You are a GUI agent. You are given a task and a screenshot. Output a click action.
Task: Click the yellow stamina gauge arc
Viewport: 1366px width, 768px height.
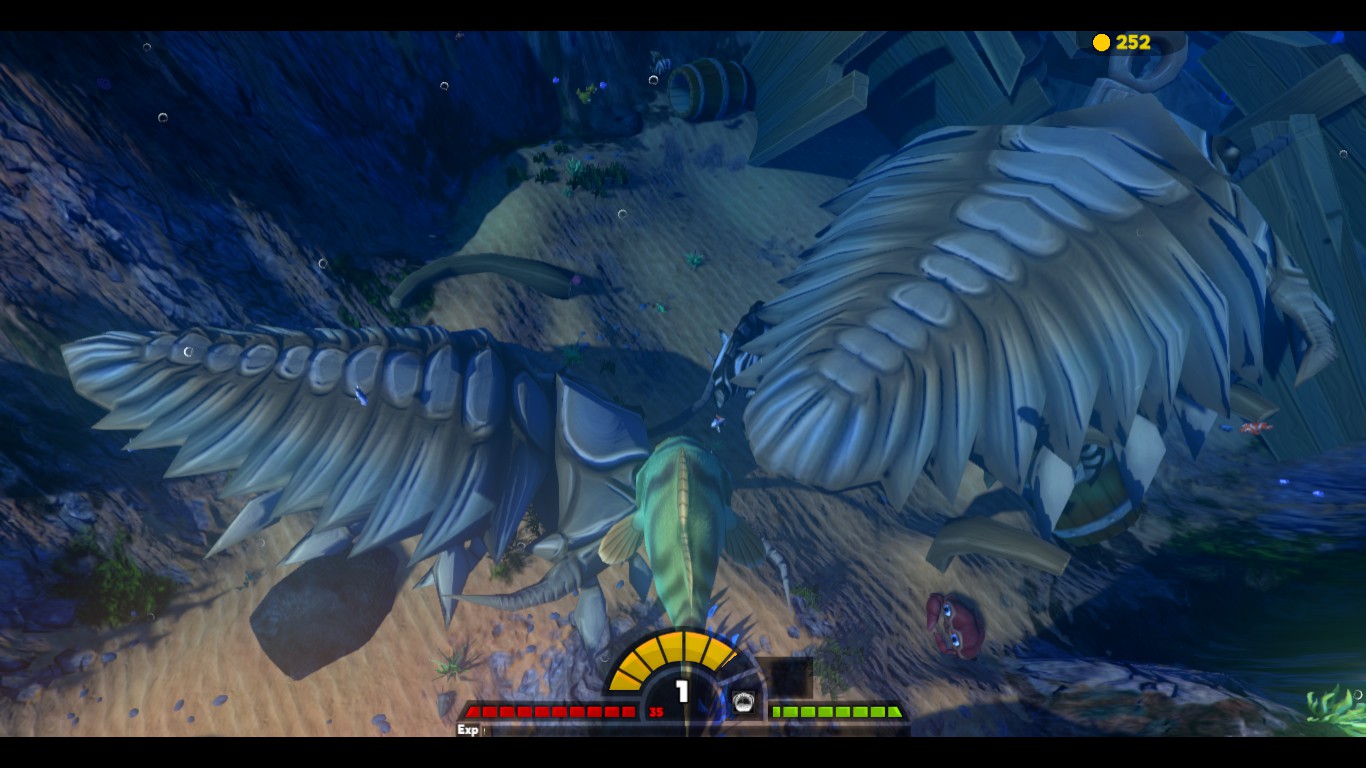click(x=681, y=650)
